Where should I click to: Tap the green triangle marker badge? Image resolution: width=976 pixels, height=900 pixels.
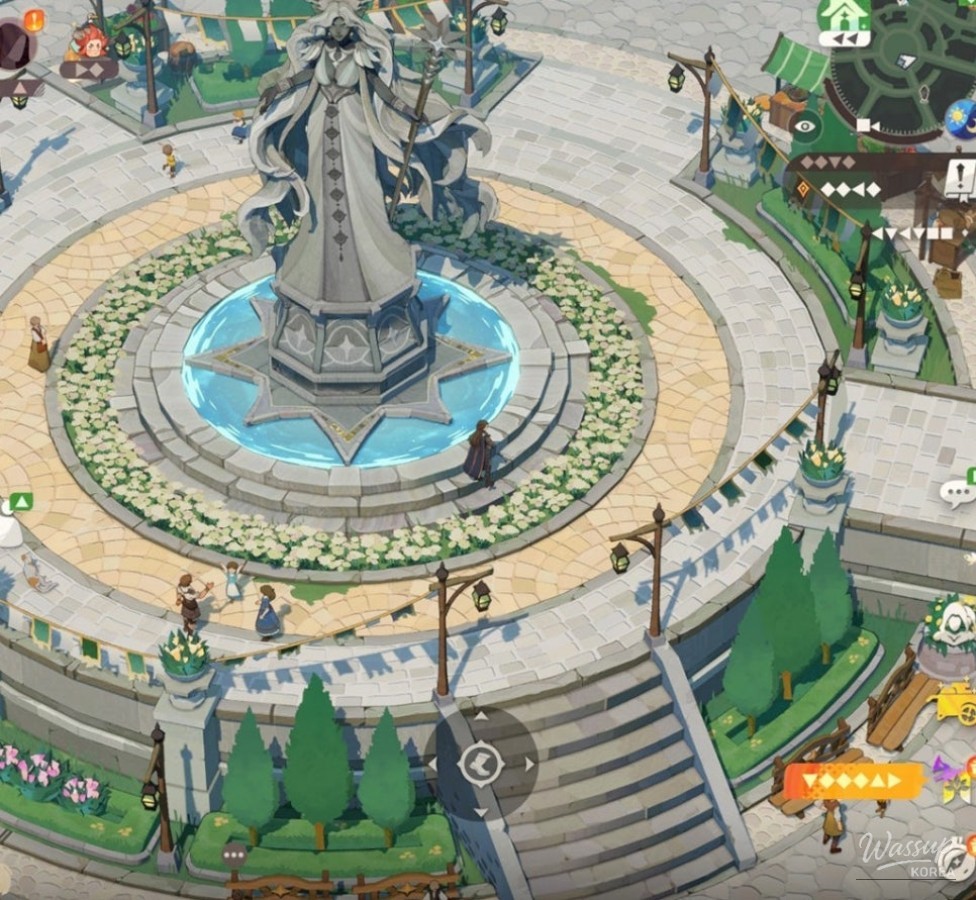point(21,502)
